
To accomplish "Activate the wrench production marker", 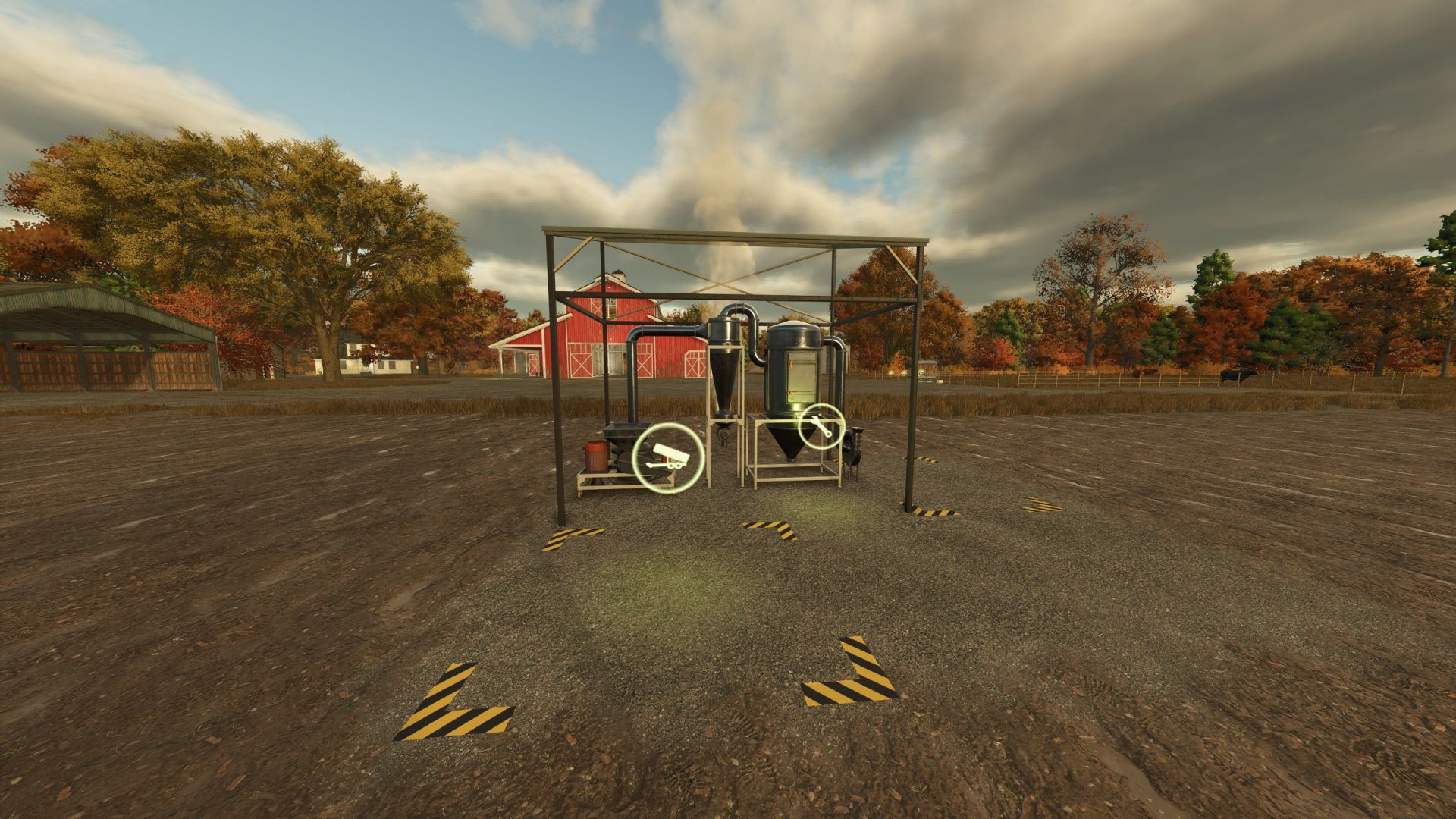I will point(821,427).
